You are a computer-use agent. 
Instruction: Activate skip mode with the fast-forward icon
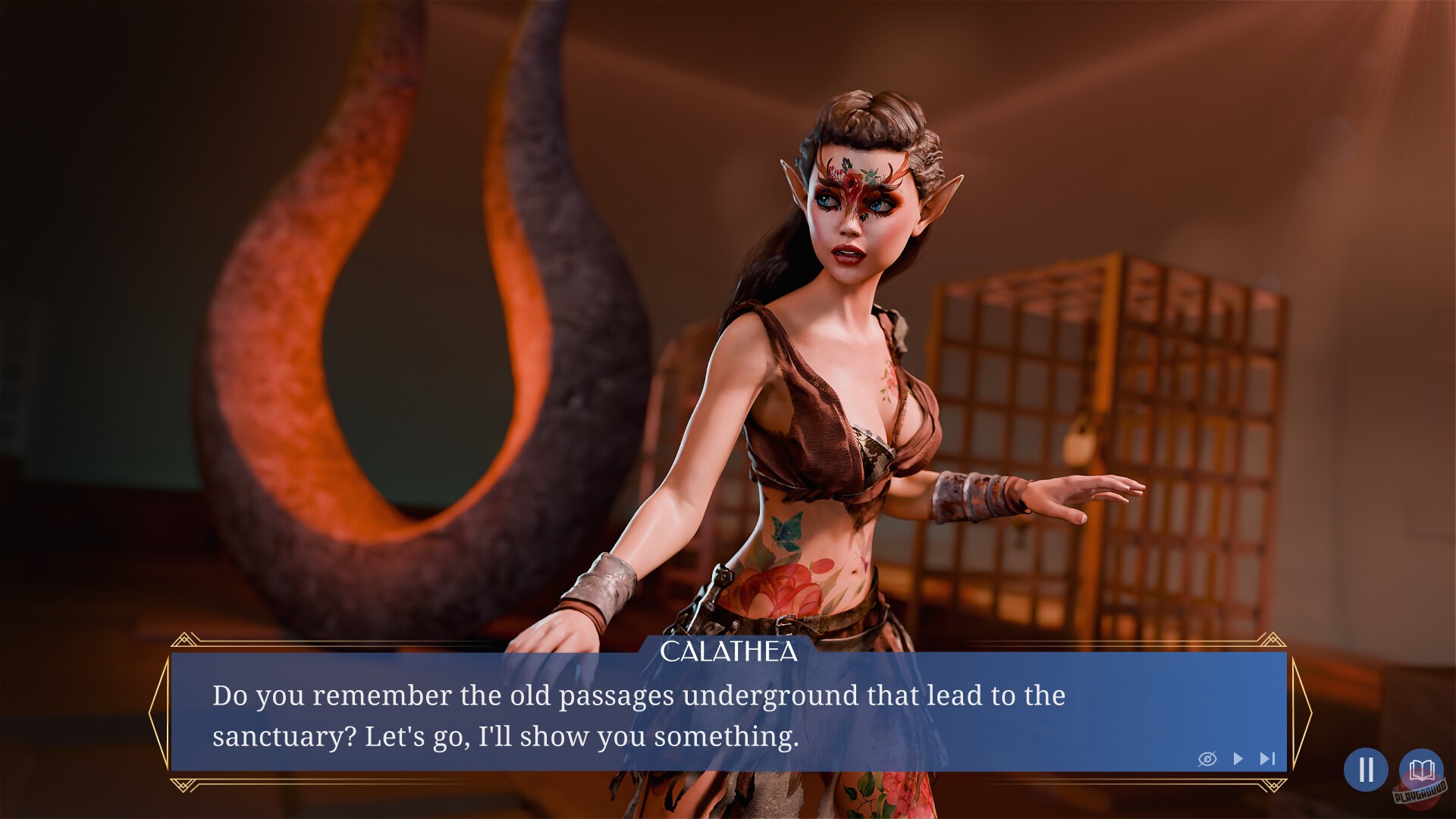(x=1266, y=758)
